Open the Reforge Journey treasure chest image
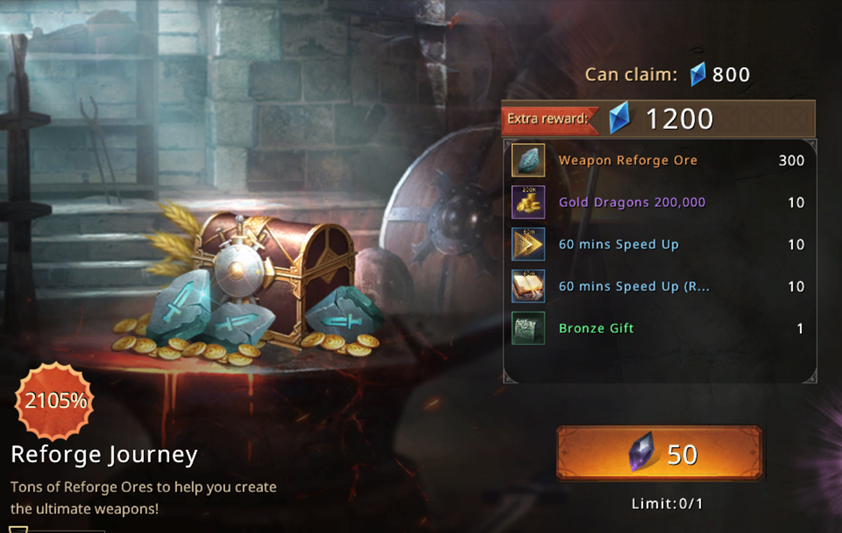The image size is (842, 533). tap(270, 275)
